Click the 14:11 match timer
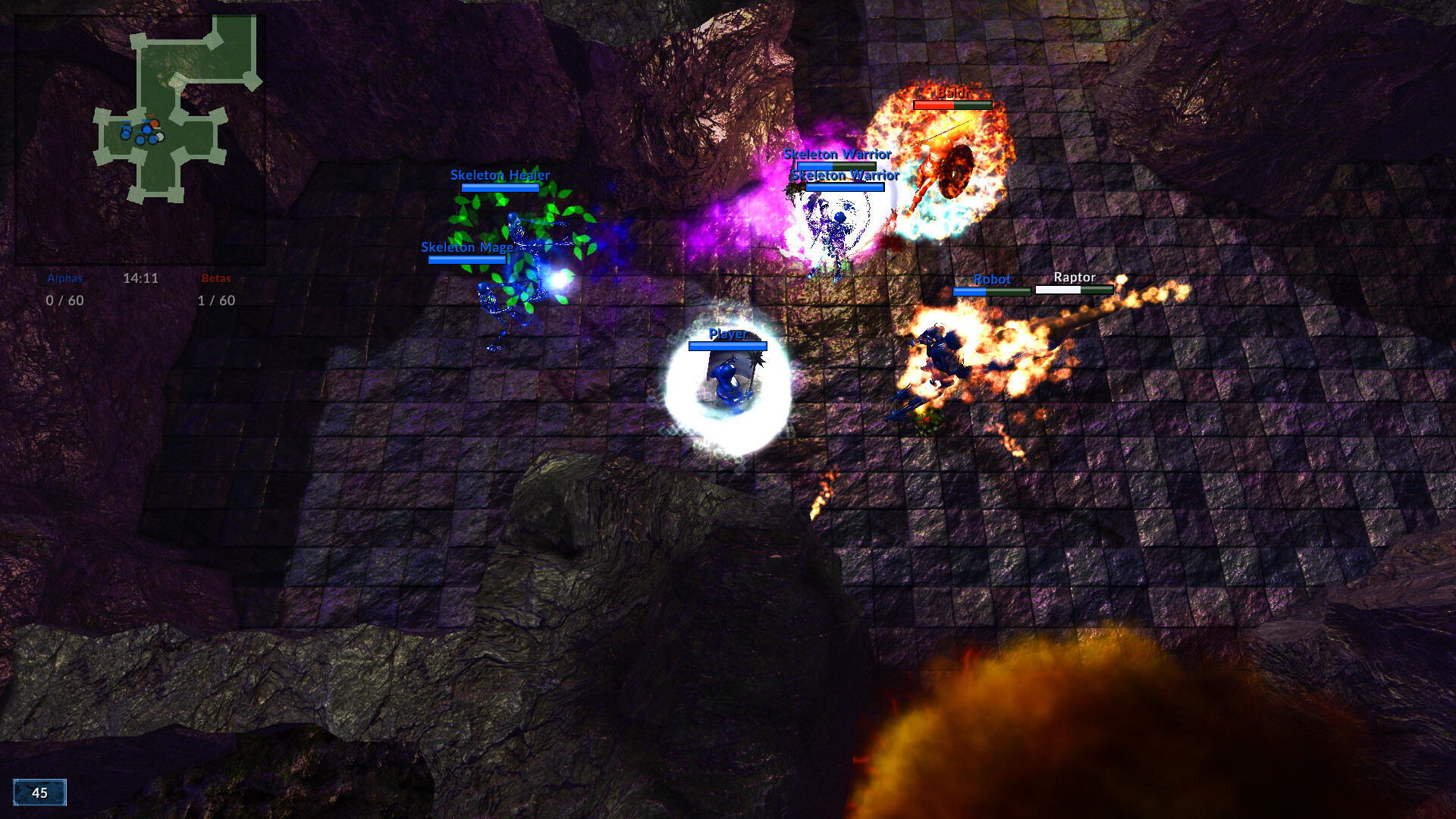 coord(142,278)
